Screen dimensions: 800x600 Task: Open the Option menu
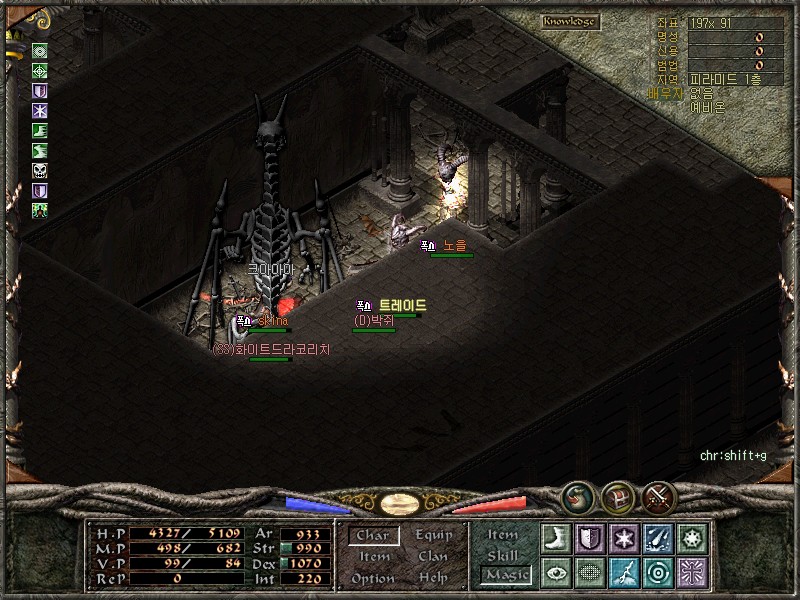(x=373, y=579)
